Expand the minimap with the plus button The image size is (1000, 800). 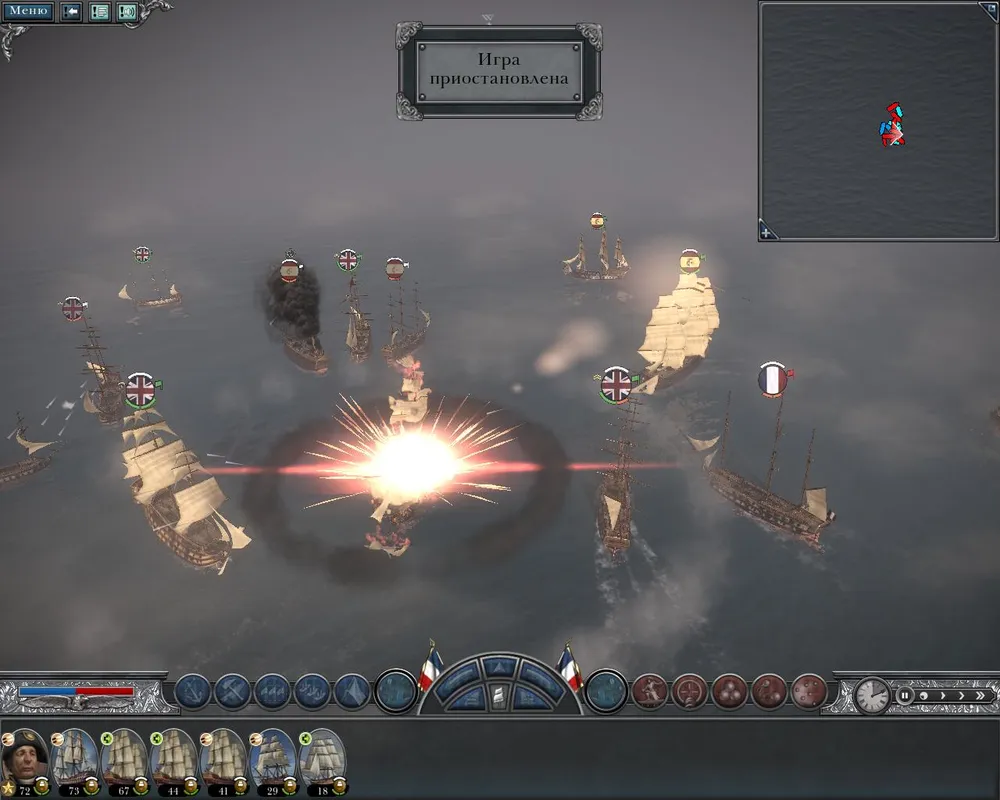pos(767,232)
